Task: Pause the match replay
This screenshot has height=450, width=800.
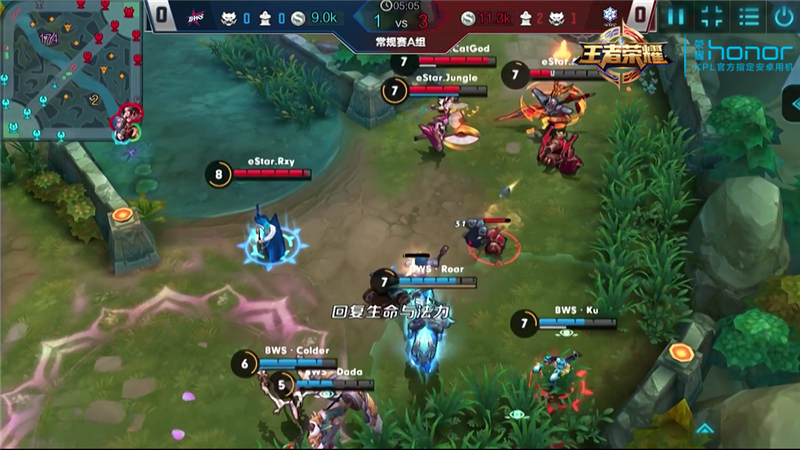Action: pos(677,16)
